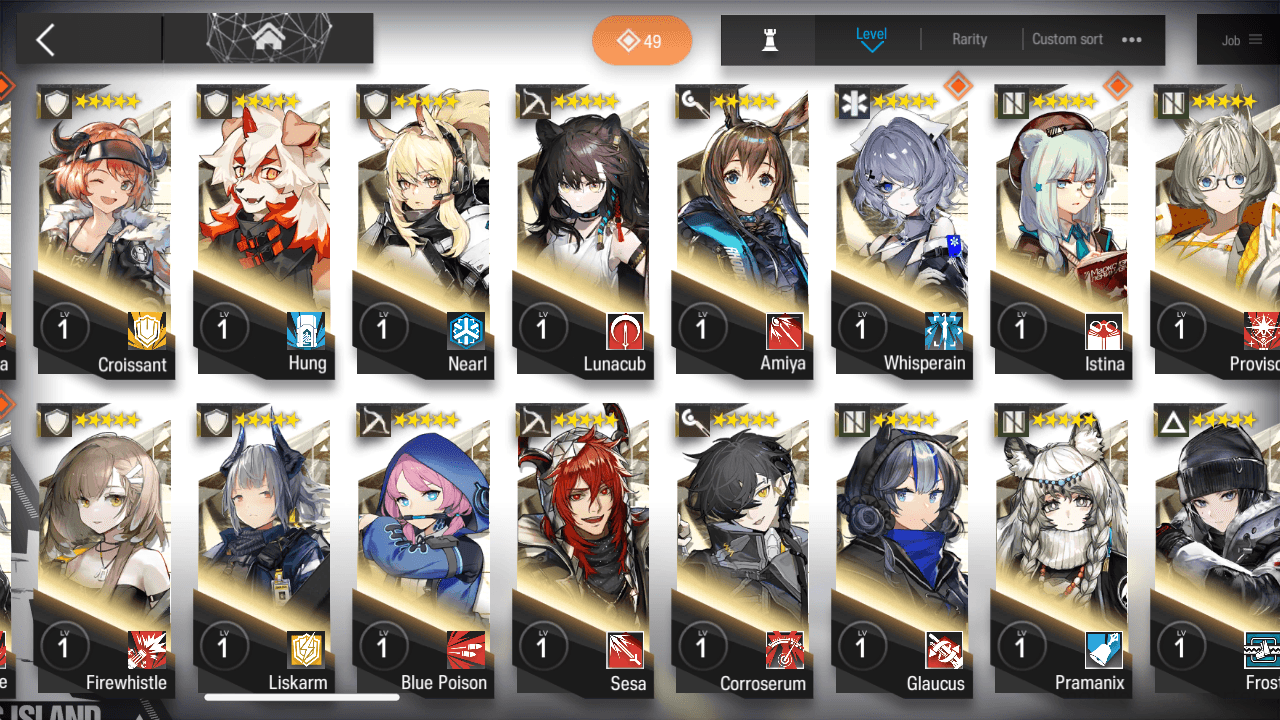This screenshot has width=1280, height=720.
Task: Tap the orange 49 counter button
Action: coord(641,41)
